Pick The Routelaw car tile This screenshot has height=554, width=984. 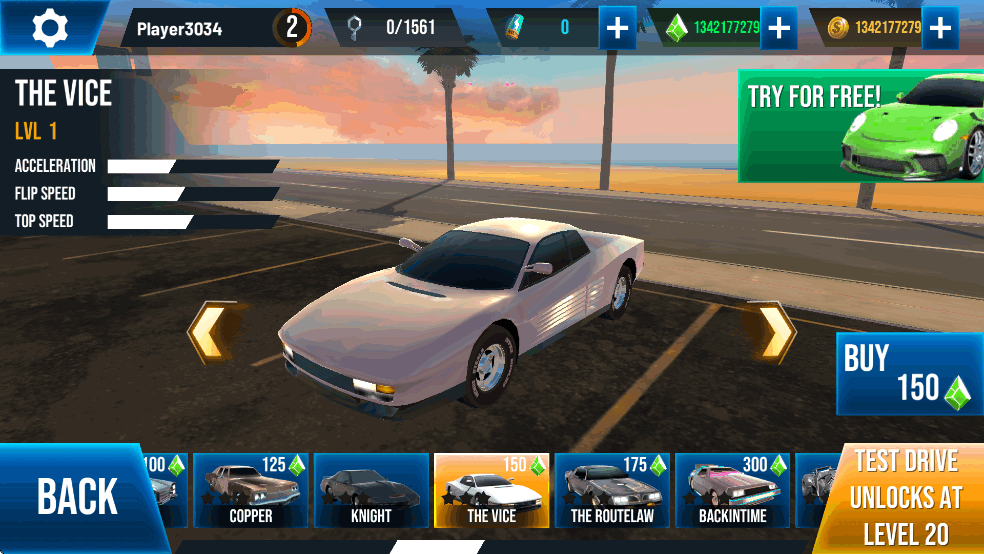pos(612,490)
